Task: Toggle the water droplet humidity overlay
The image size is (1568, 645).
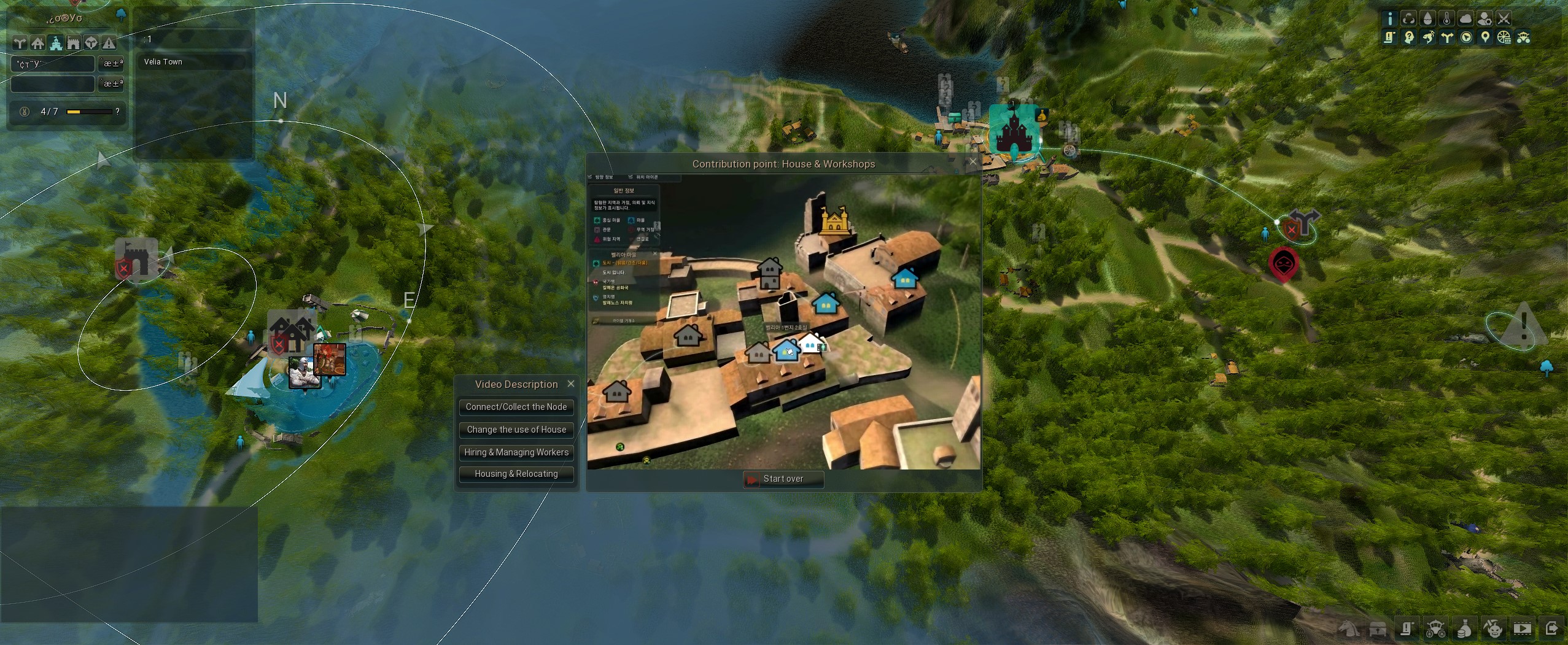Action: 1427,18
